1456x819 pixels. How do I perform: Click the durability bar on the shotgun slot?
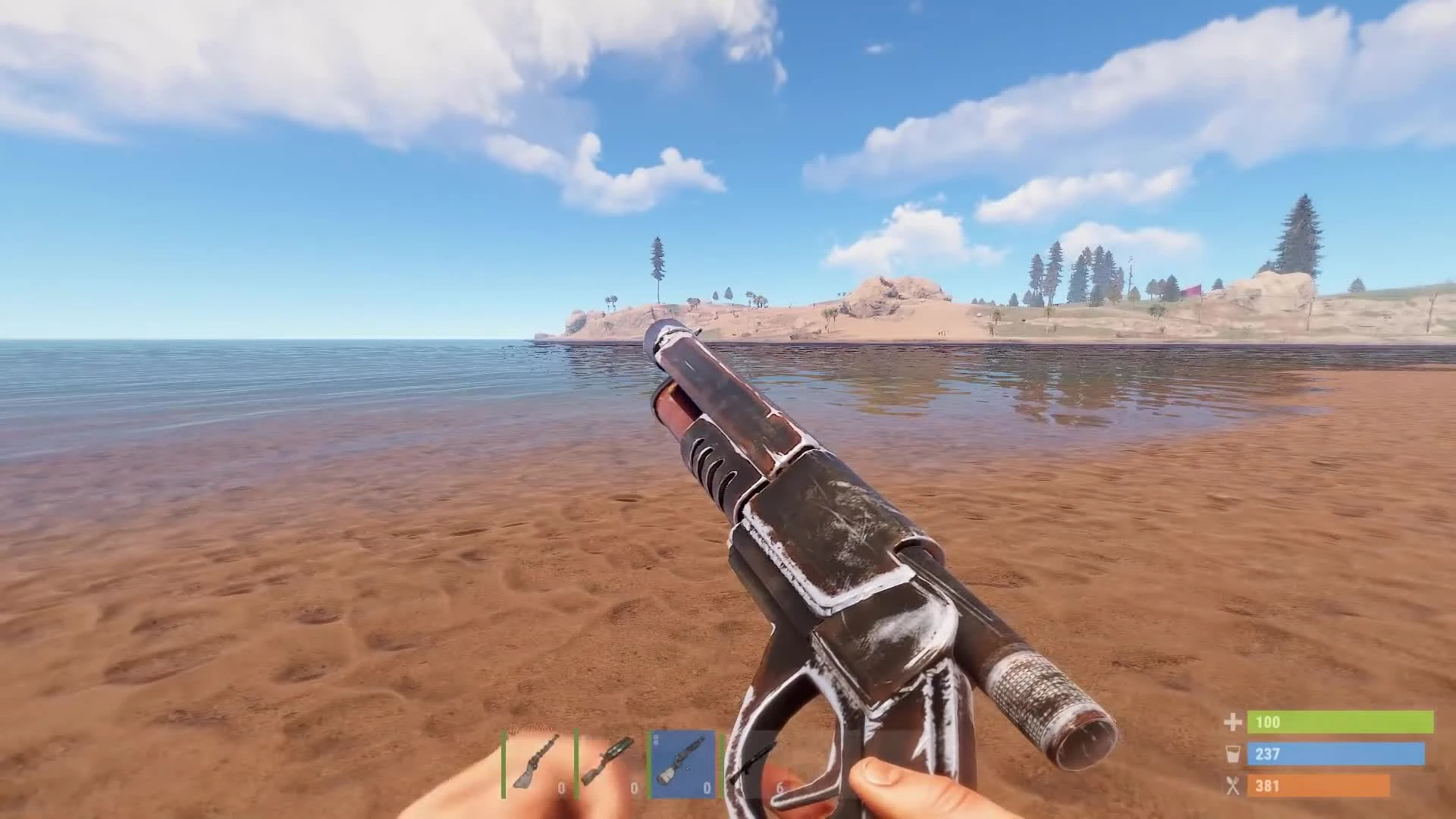[x=650, y=762]
